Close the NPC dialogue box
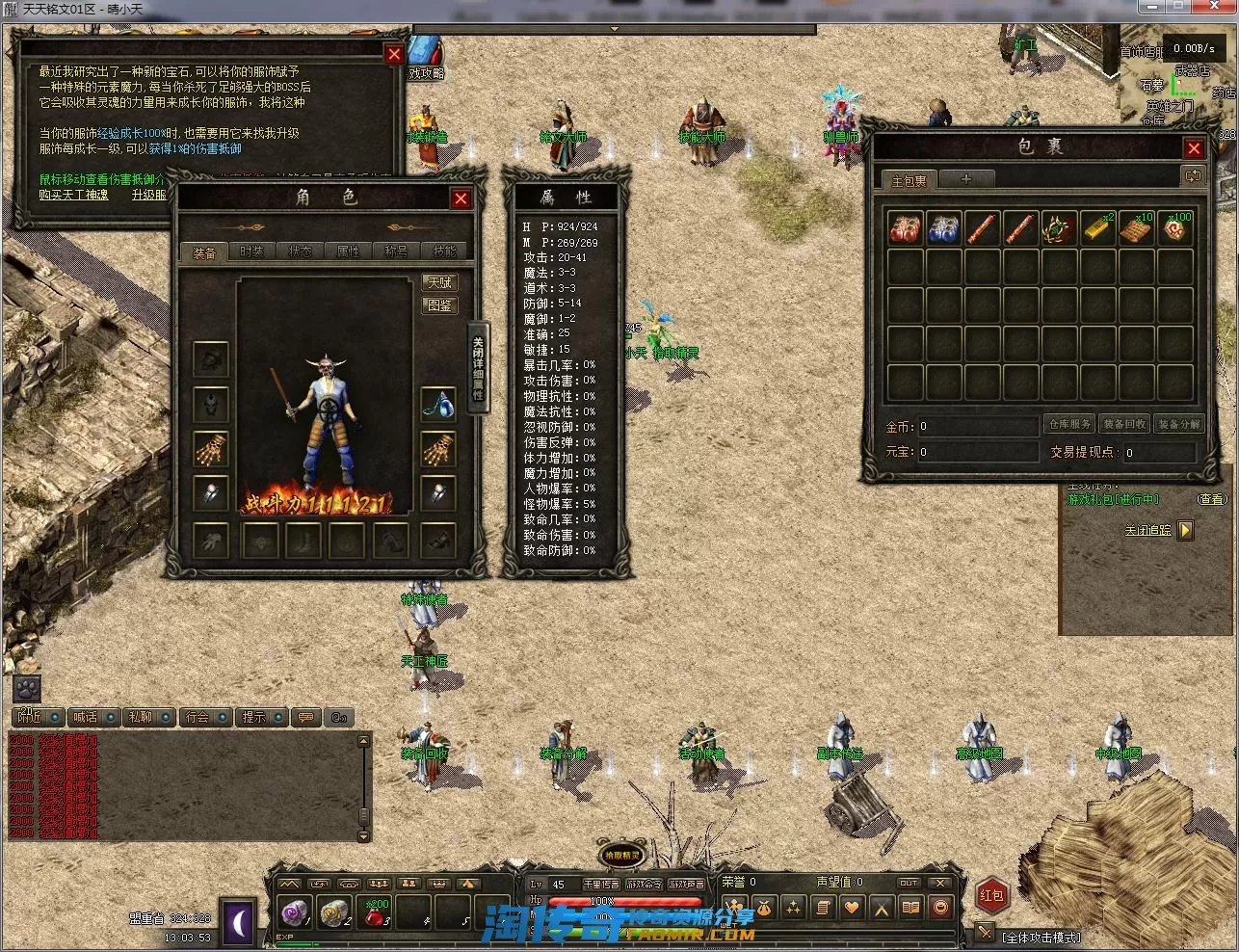Image resolution: width=1239 pixels, height=952 pixels. click(394, 55)
